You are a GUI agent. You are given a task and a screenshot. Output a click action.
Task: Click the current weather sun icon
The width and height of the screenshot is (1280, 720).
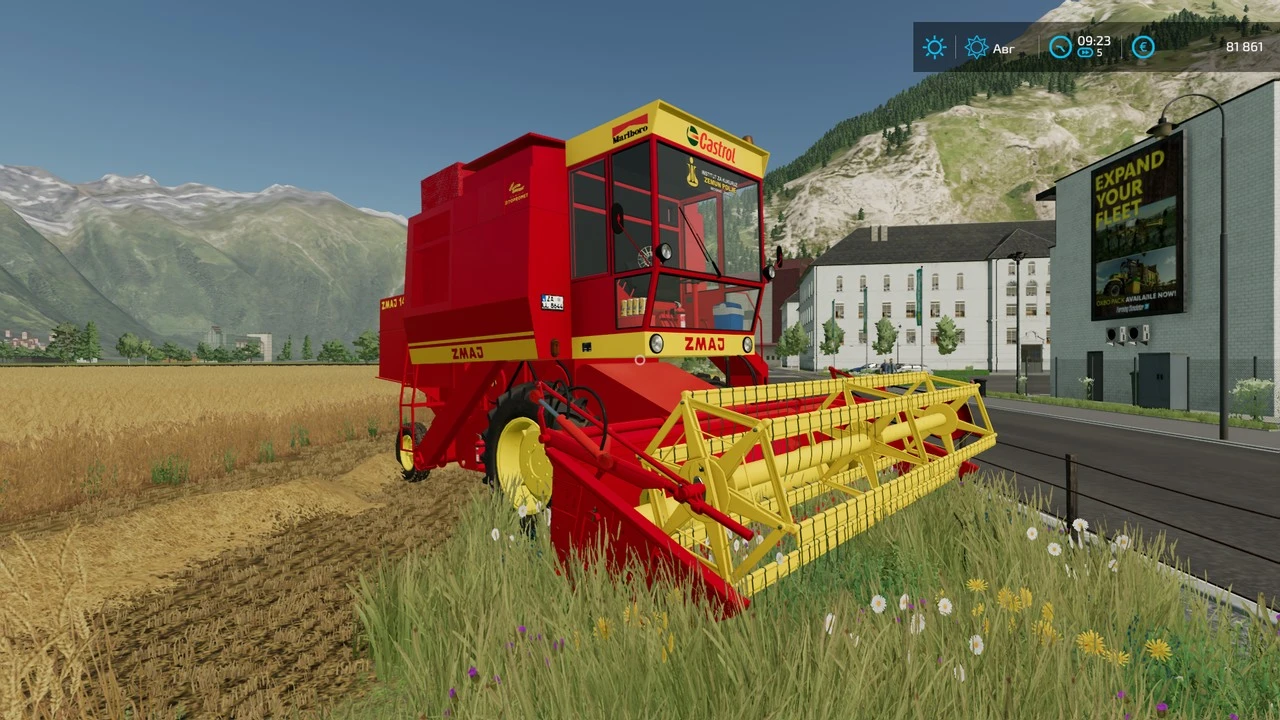(x=935, y=48)
